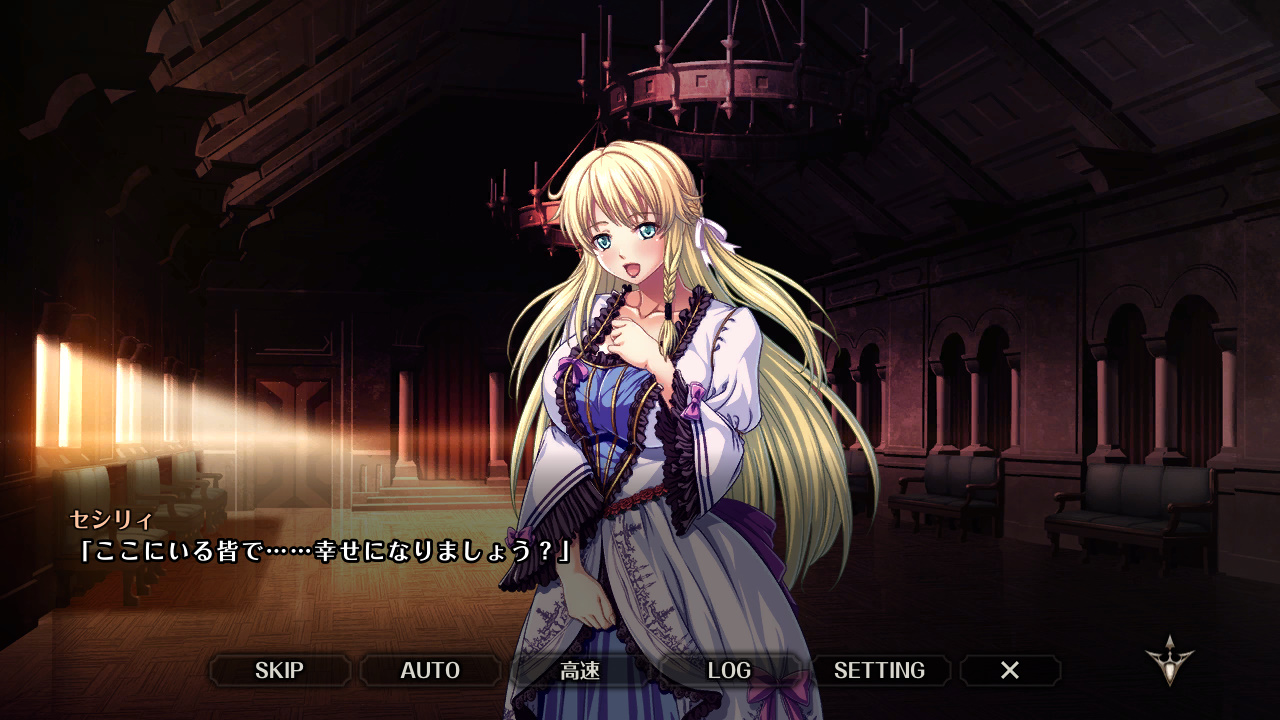Hide the text window with X
This screenshot has height=720, width=1280.
click(x=1010, y=670)
